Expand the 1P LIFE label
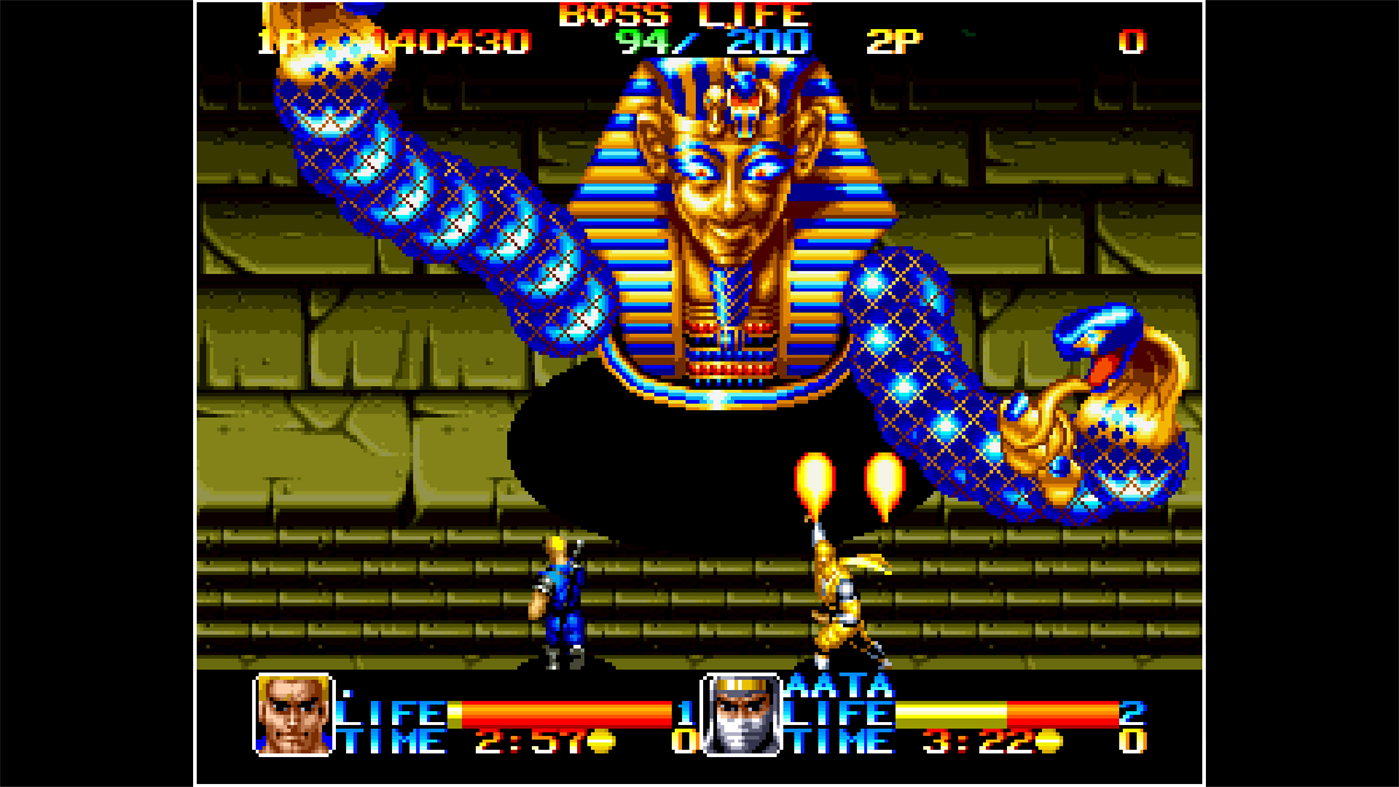 [x=387, y=713]
